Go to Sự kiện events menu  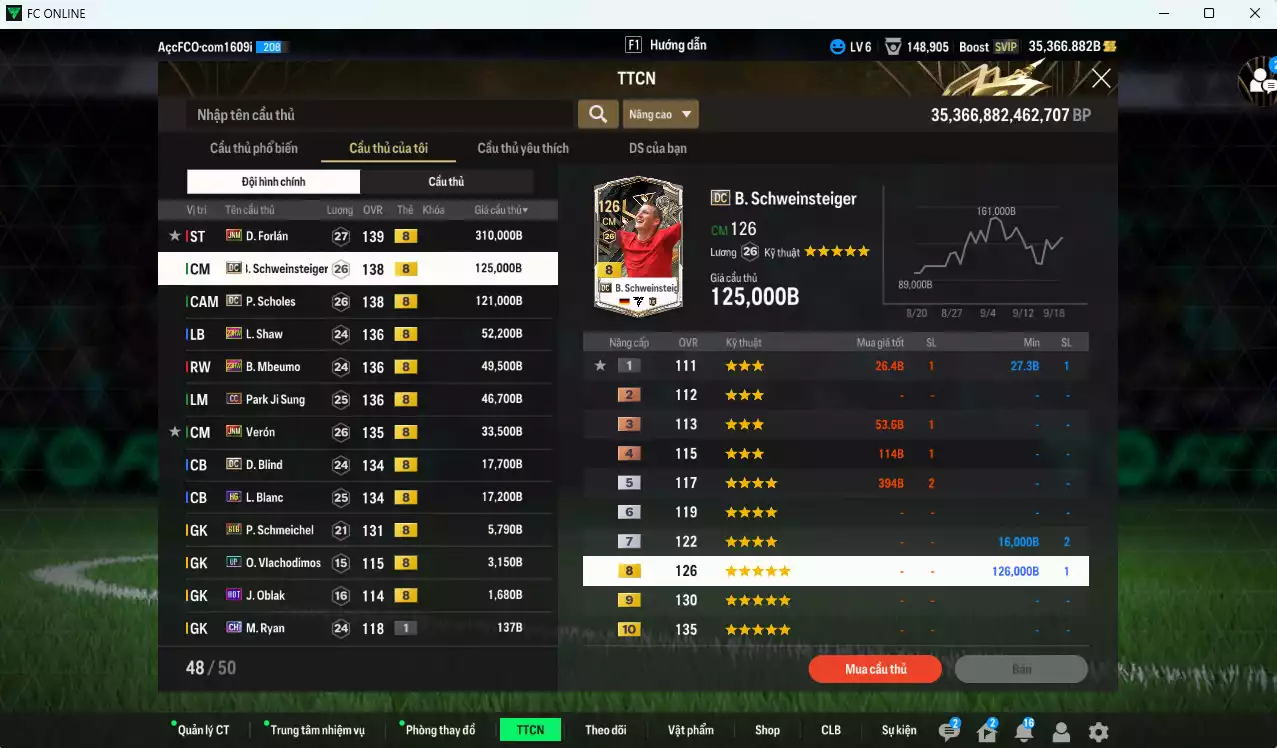[x=899, y=730]
